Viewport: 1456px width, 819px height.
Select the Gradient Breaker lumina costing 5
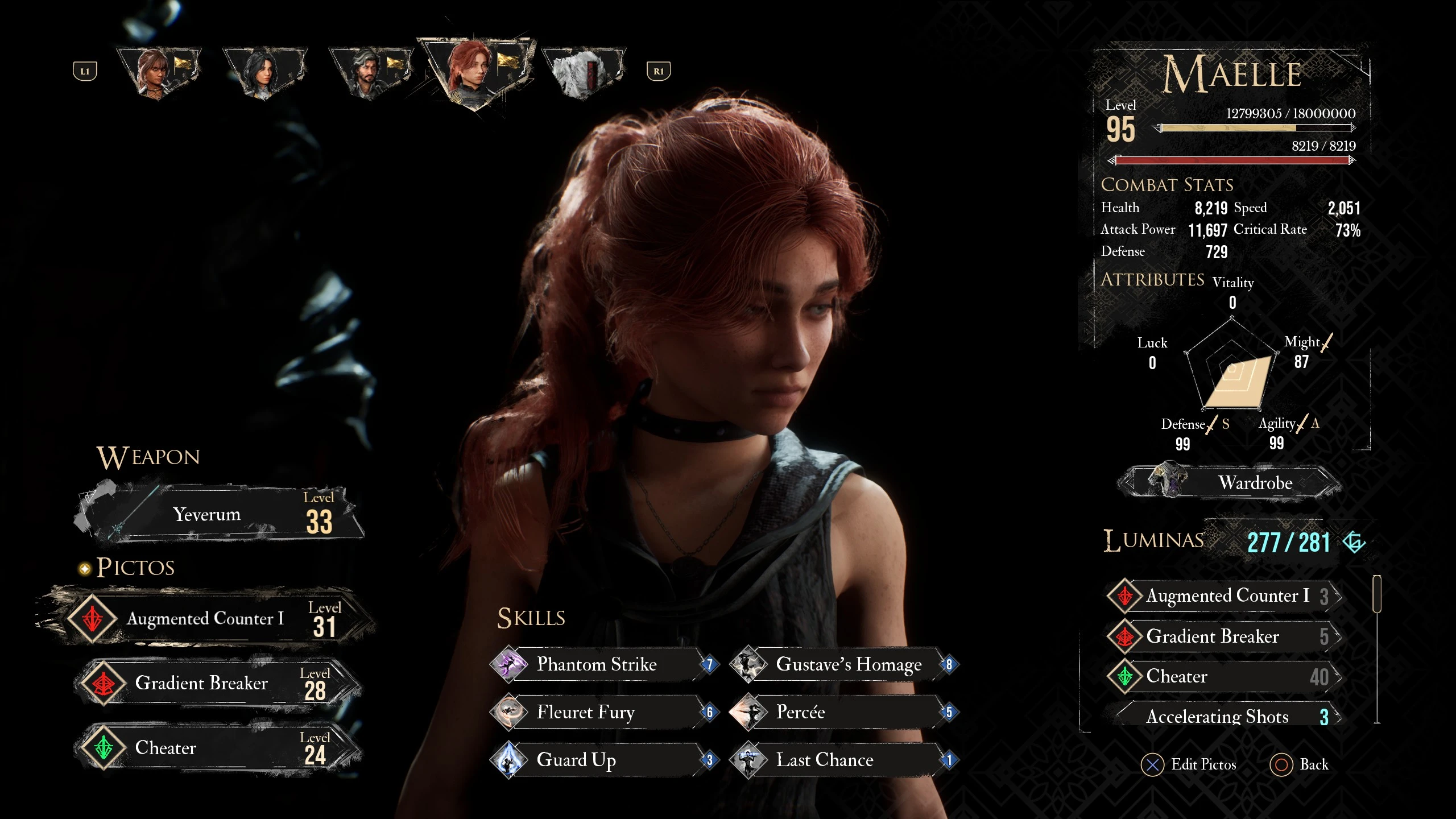pos(1223,636)
